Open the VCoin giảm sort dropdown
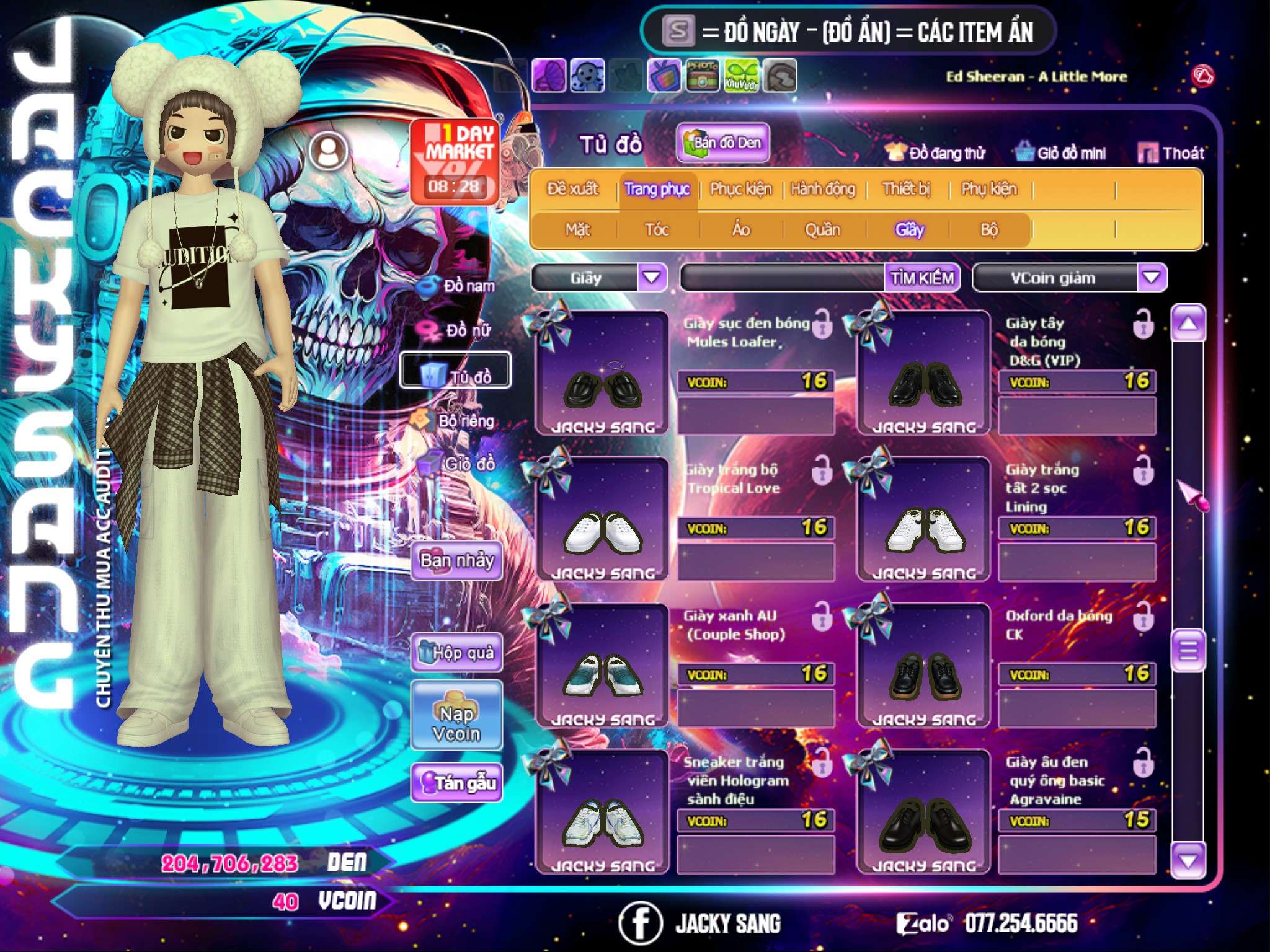 click(1151, 278)
